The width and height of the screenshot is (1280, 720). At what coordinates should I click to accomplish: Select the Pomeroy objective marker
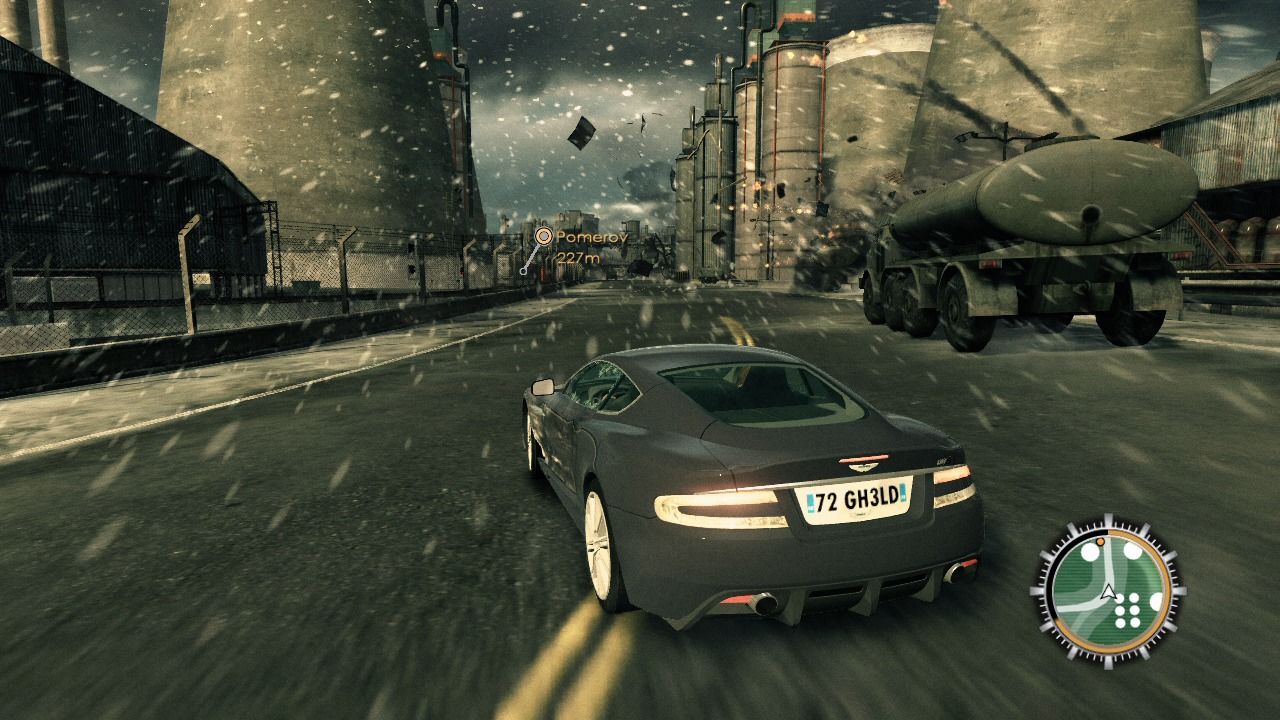tap(544, 236)
